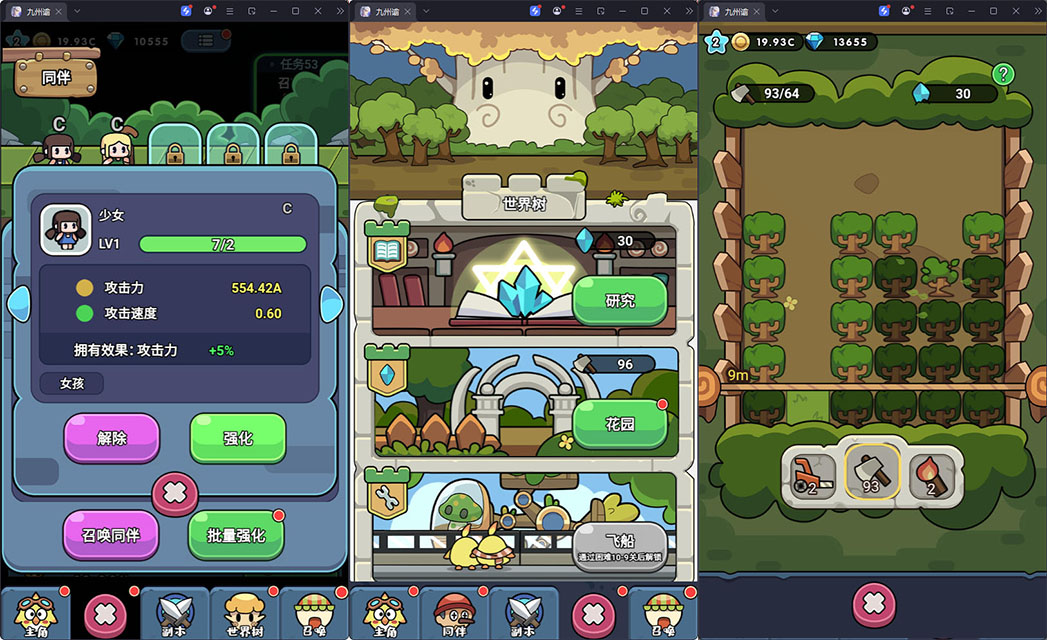
Task: Open the green question mark help
Action: pyautogui.click(x=1004, y=74)
